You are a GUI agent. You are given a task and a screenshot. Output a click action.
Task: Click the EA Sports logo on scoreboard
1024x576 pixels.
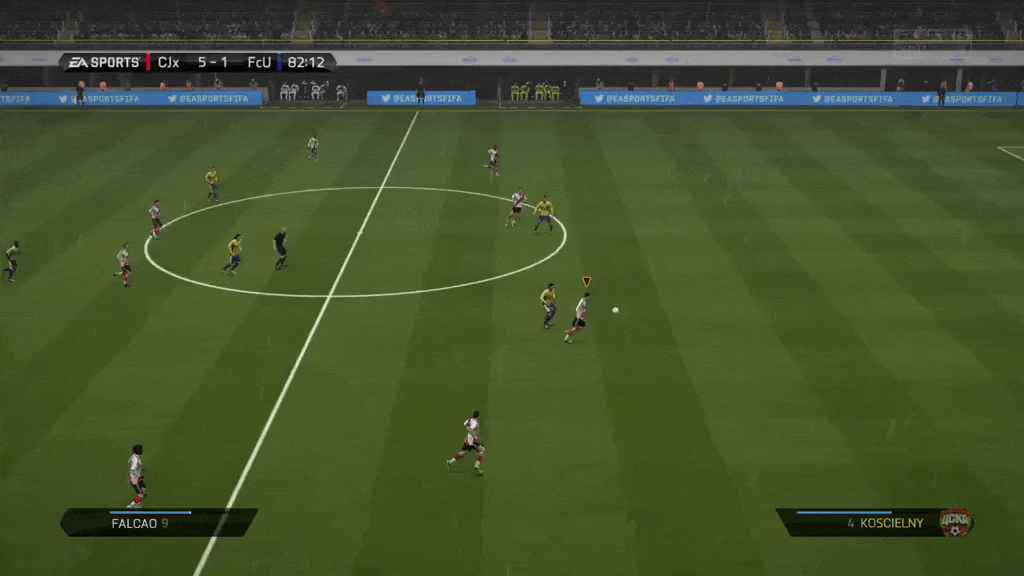click(104, 63)
